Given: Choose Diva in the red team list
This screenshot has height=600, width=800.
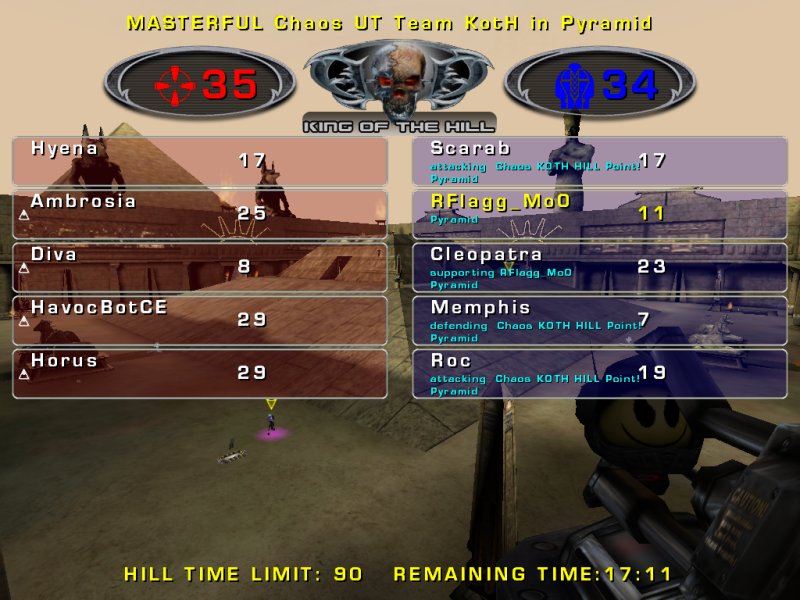Looking at the screenshot, I should click(200, 267).
